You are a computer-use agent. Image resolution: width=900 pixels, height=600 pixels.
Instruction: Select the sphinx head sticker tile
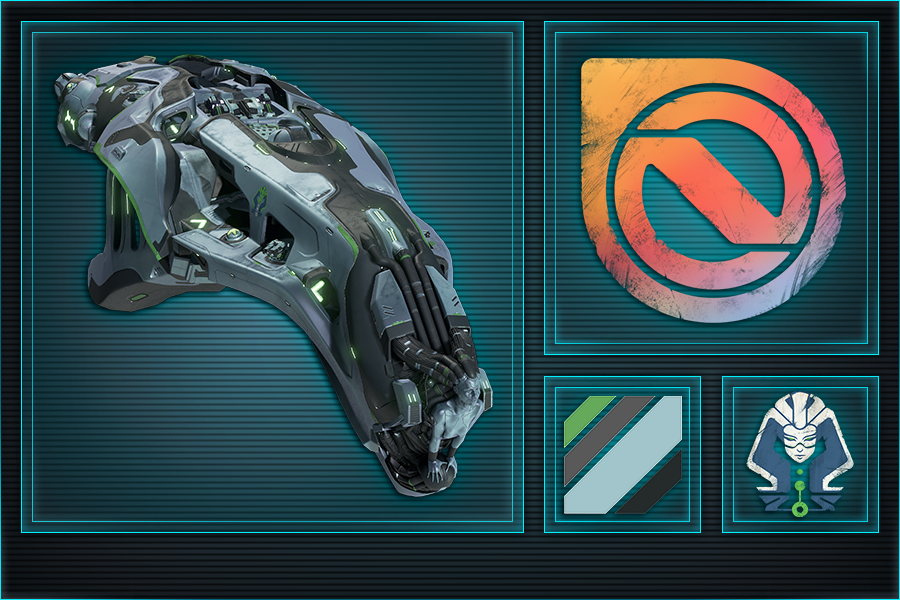coord(800,454)
